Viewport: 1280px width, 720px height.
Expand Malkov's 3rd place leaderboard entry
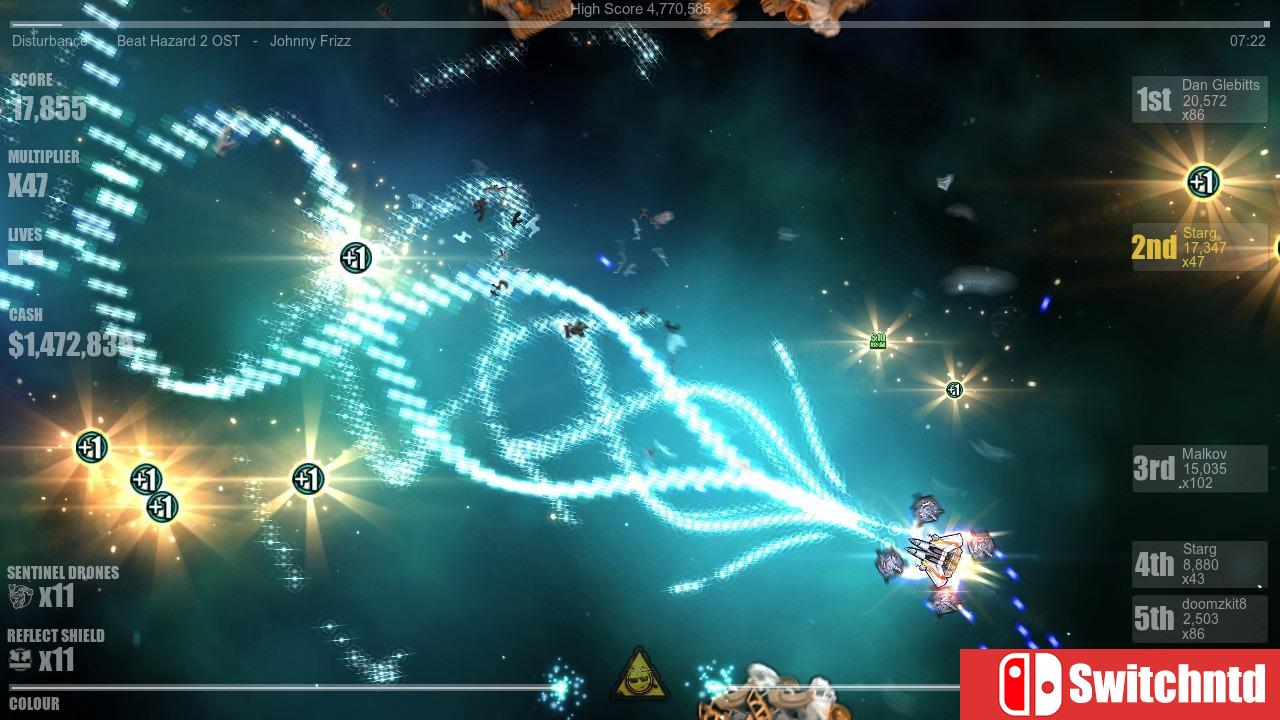click(1199, 468)
